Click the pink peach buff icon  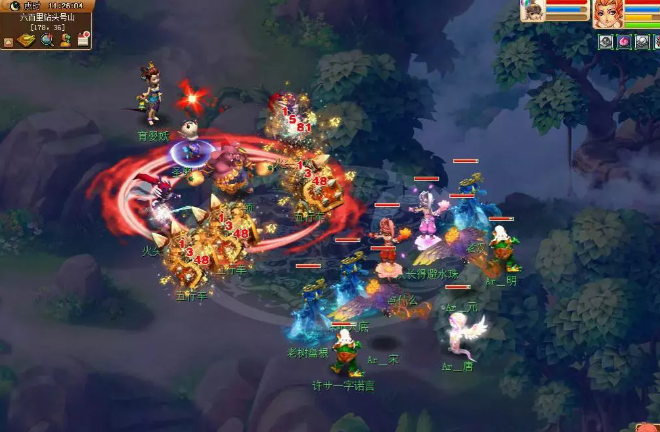pyautogui.click(x=623, y=41)
